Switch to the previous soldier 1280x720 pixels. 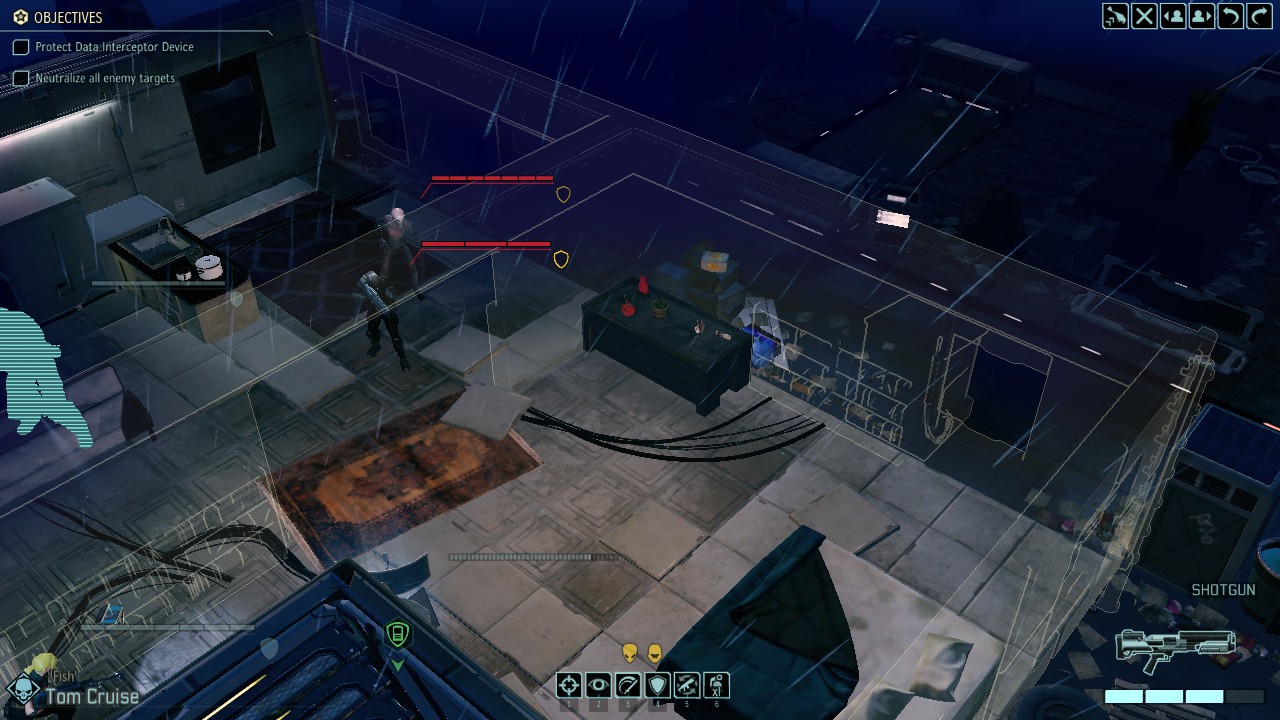(1173, 16)
